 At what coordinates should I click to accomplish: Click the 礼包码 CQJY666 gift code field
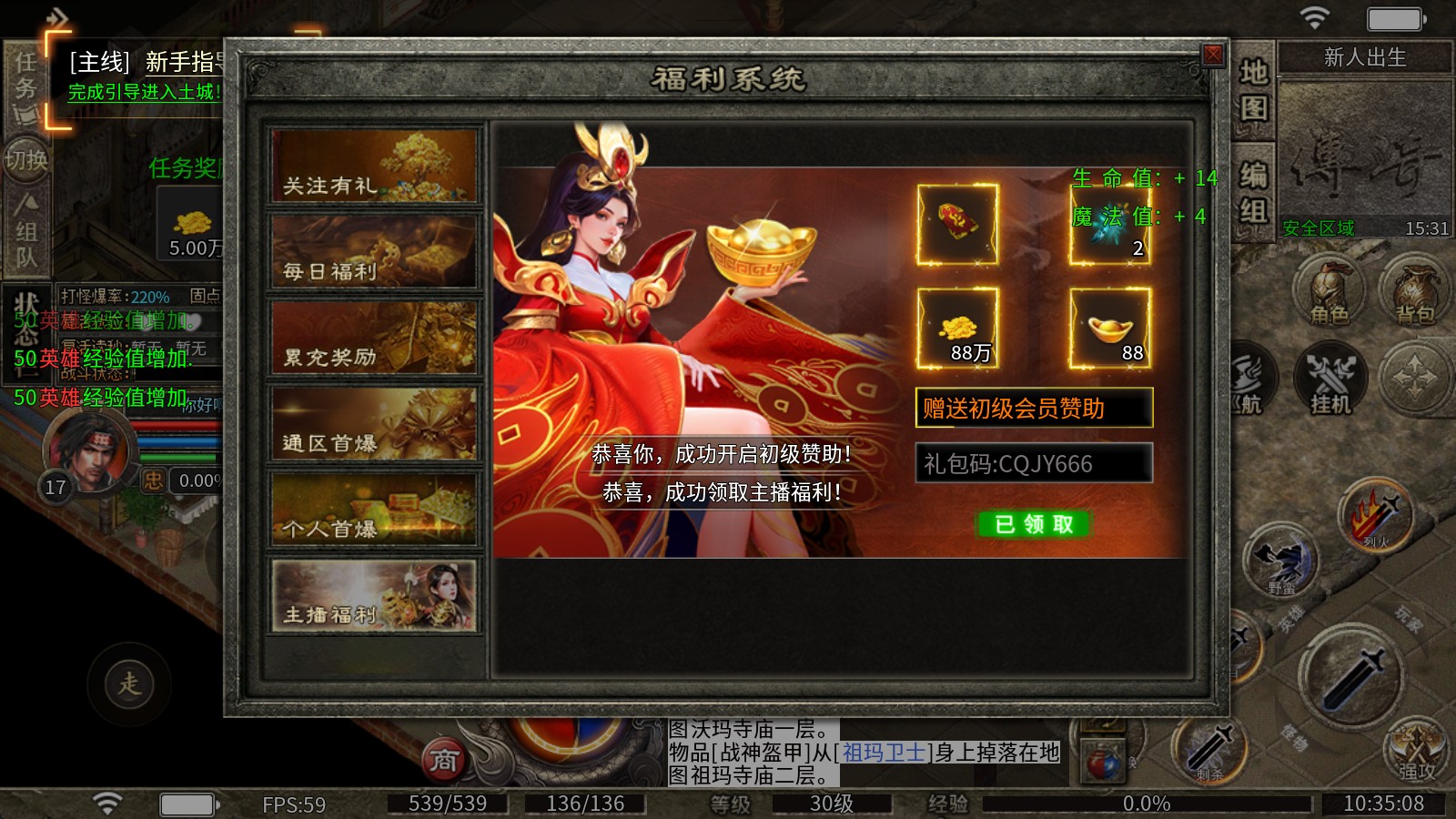pos(1033,463)
